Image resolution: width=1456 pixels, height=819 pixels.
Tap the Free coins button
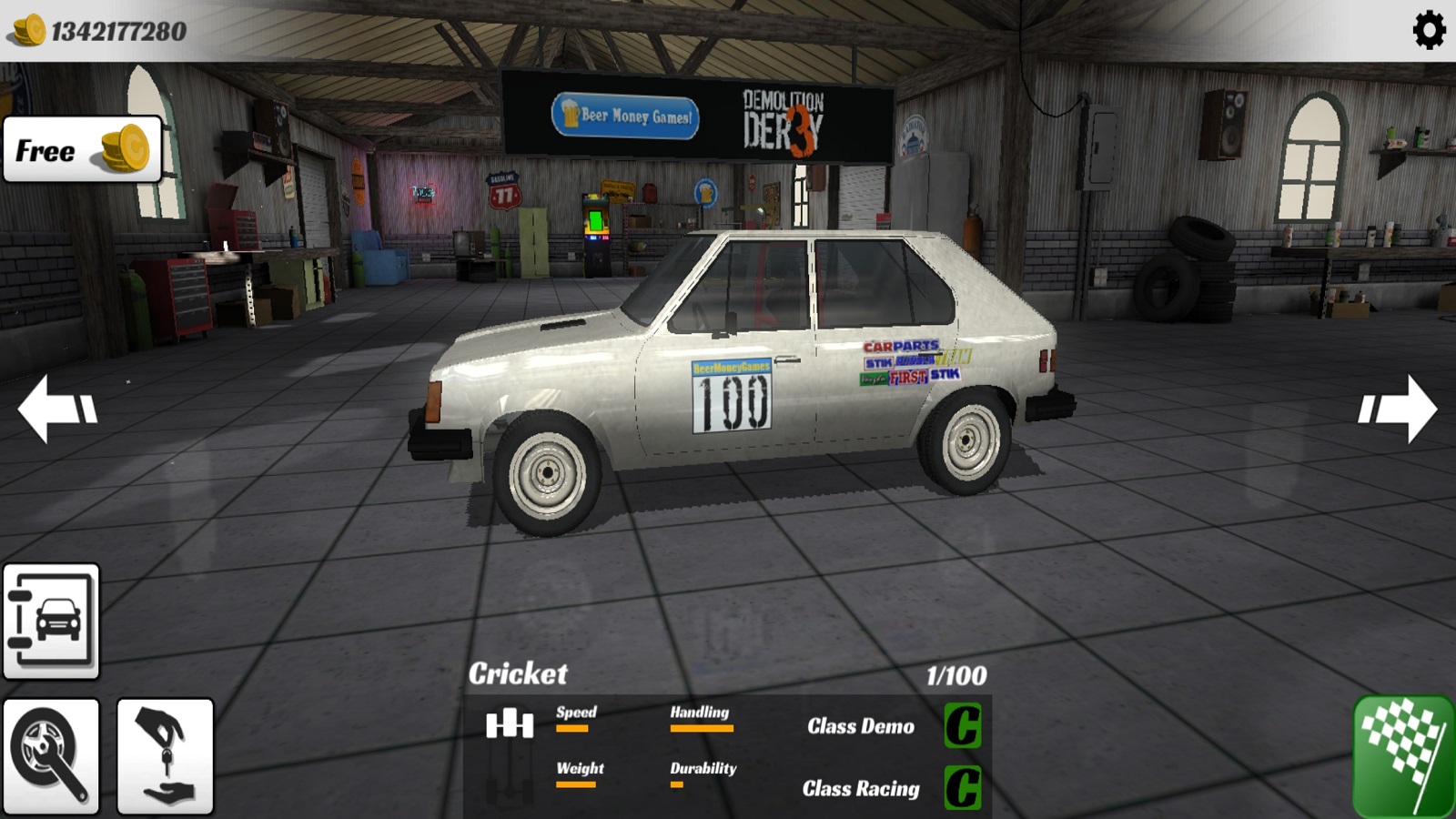[x=83, y=150]
